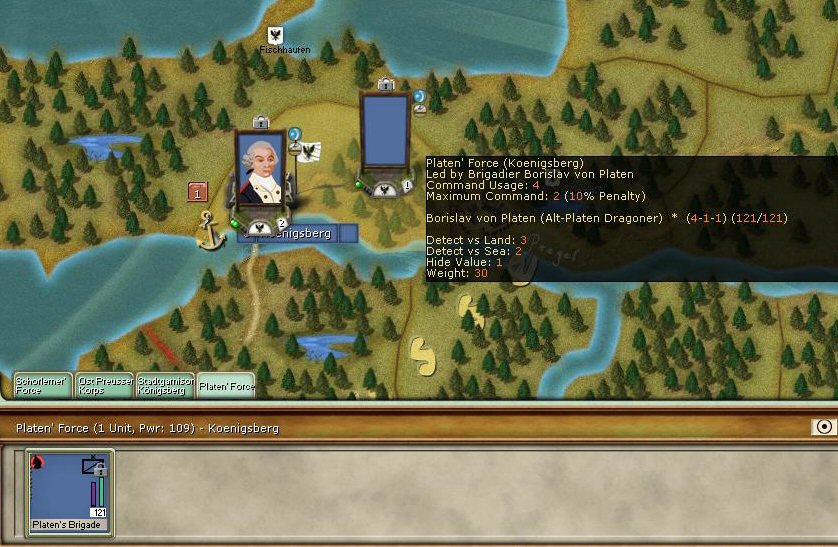Open the red calendar icon marked 1
838x547 pixels.
198,192
